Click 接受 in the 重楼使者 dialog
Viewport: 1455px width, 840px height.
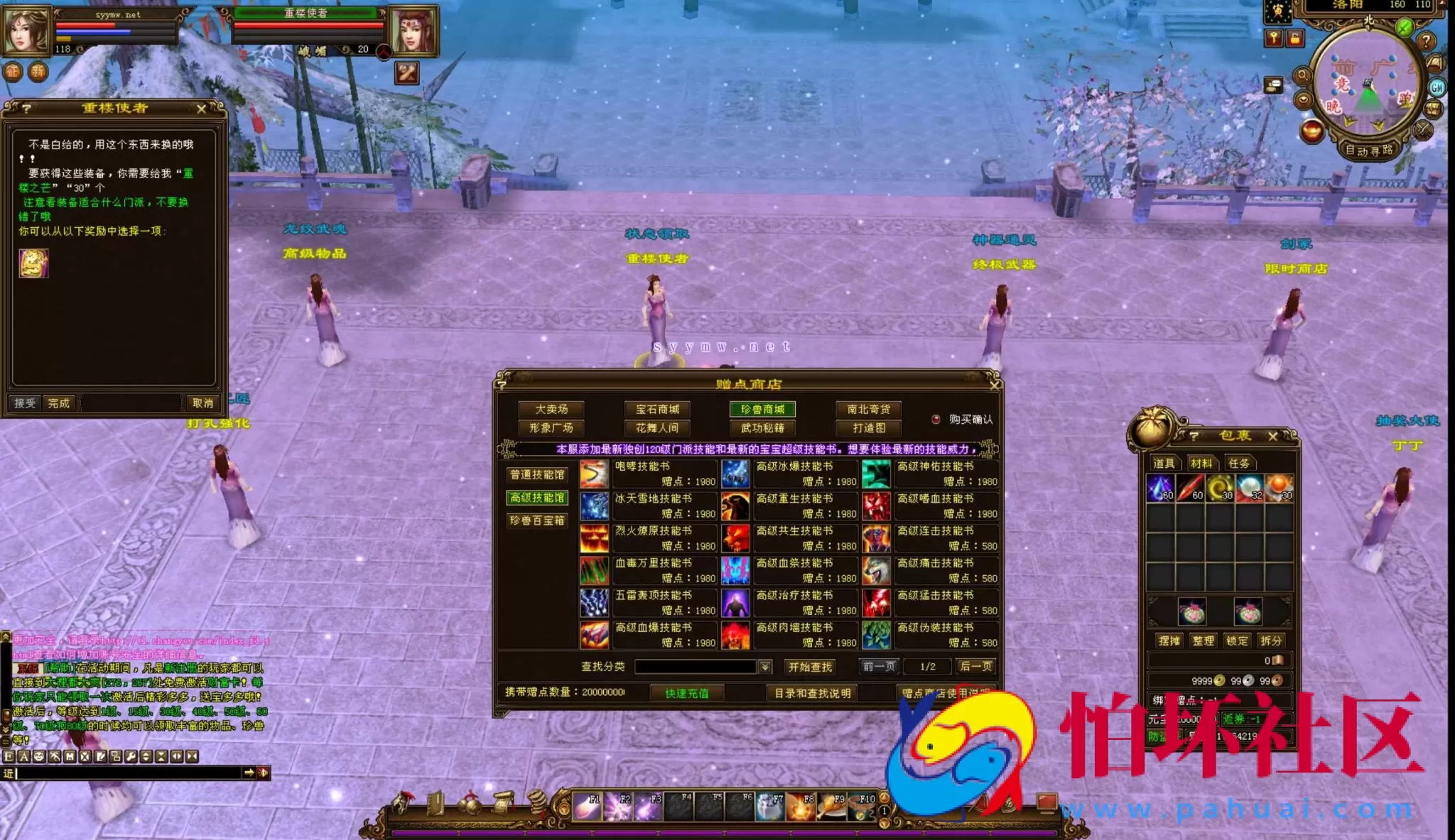[23, 402]
